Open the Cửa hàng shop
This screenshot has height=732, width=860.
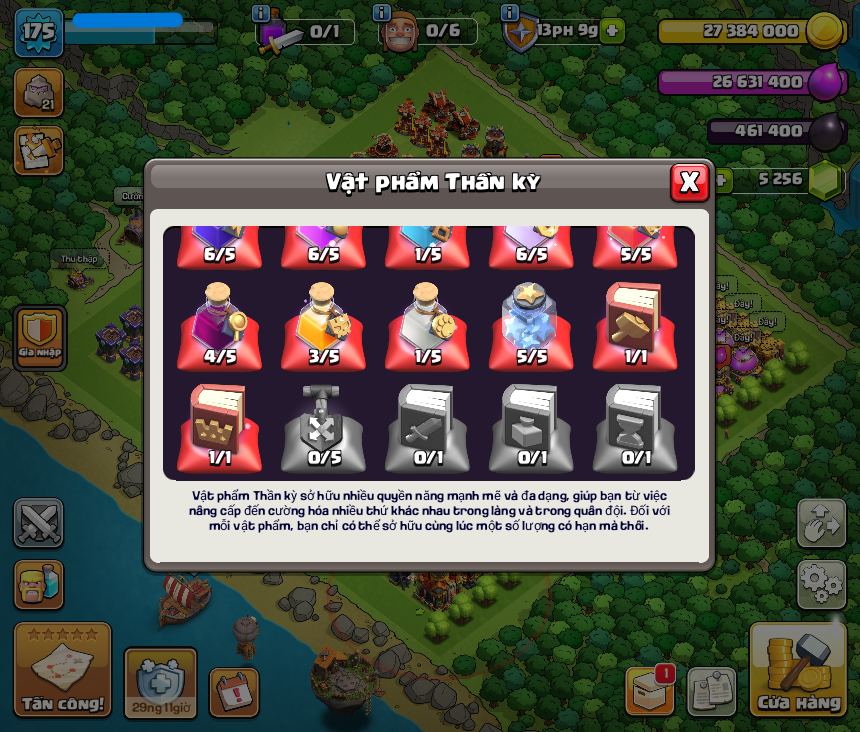point(798,670)
